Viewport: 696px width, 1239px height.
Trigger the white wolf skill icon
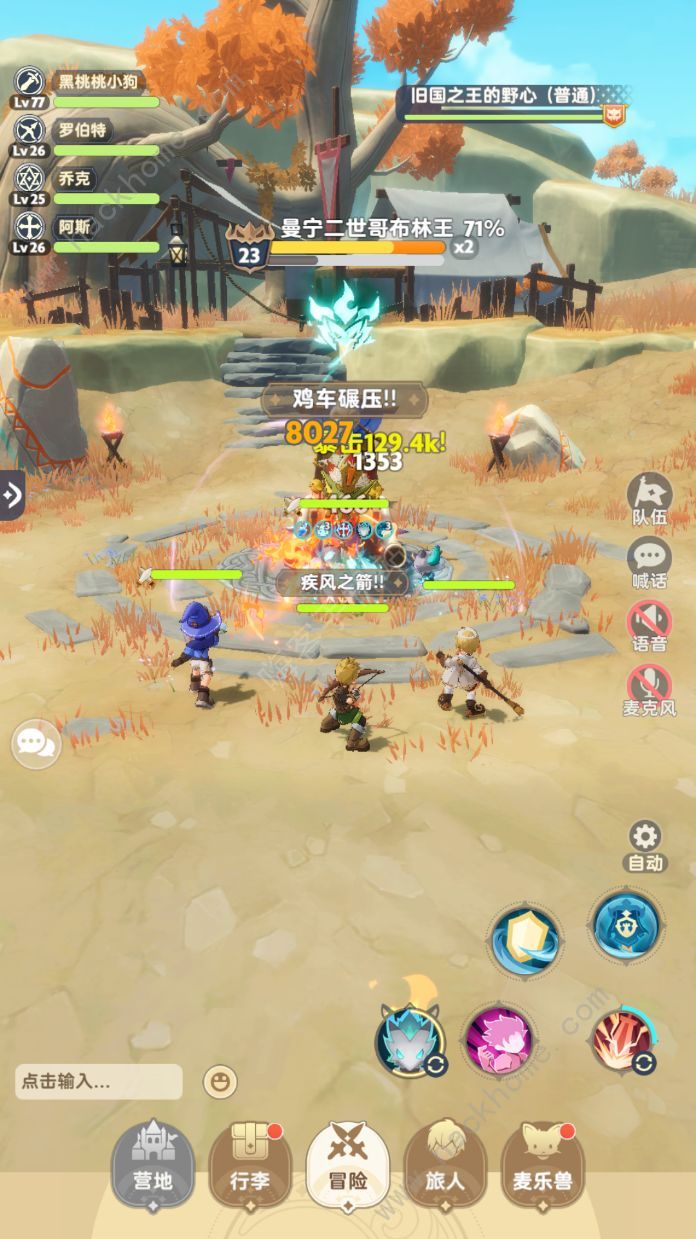tap(410, 1038)
